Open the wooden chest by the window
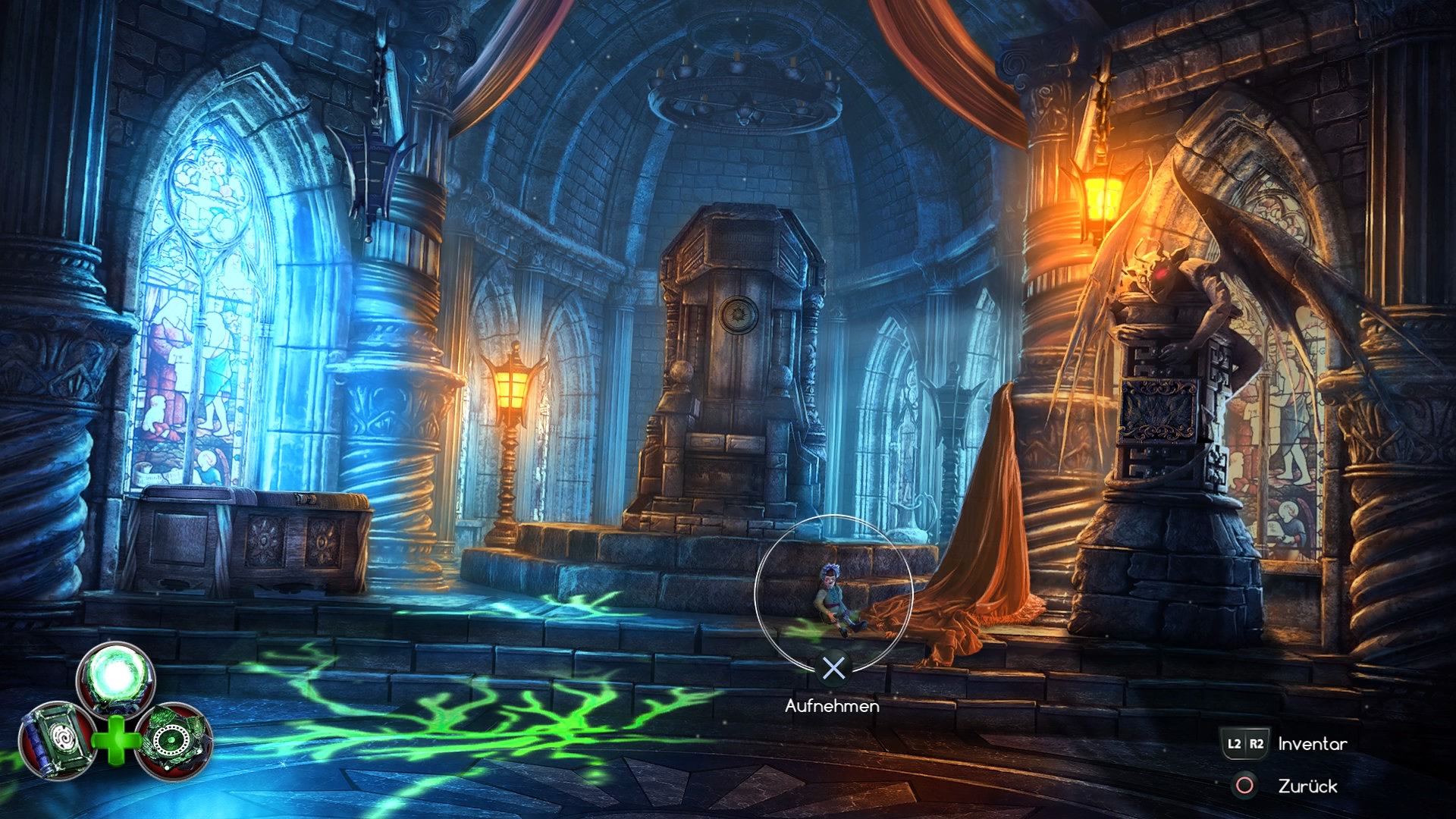The height and width of the screenshot is (819, 1456). (250, 538)
